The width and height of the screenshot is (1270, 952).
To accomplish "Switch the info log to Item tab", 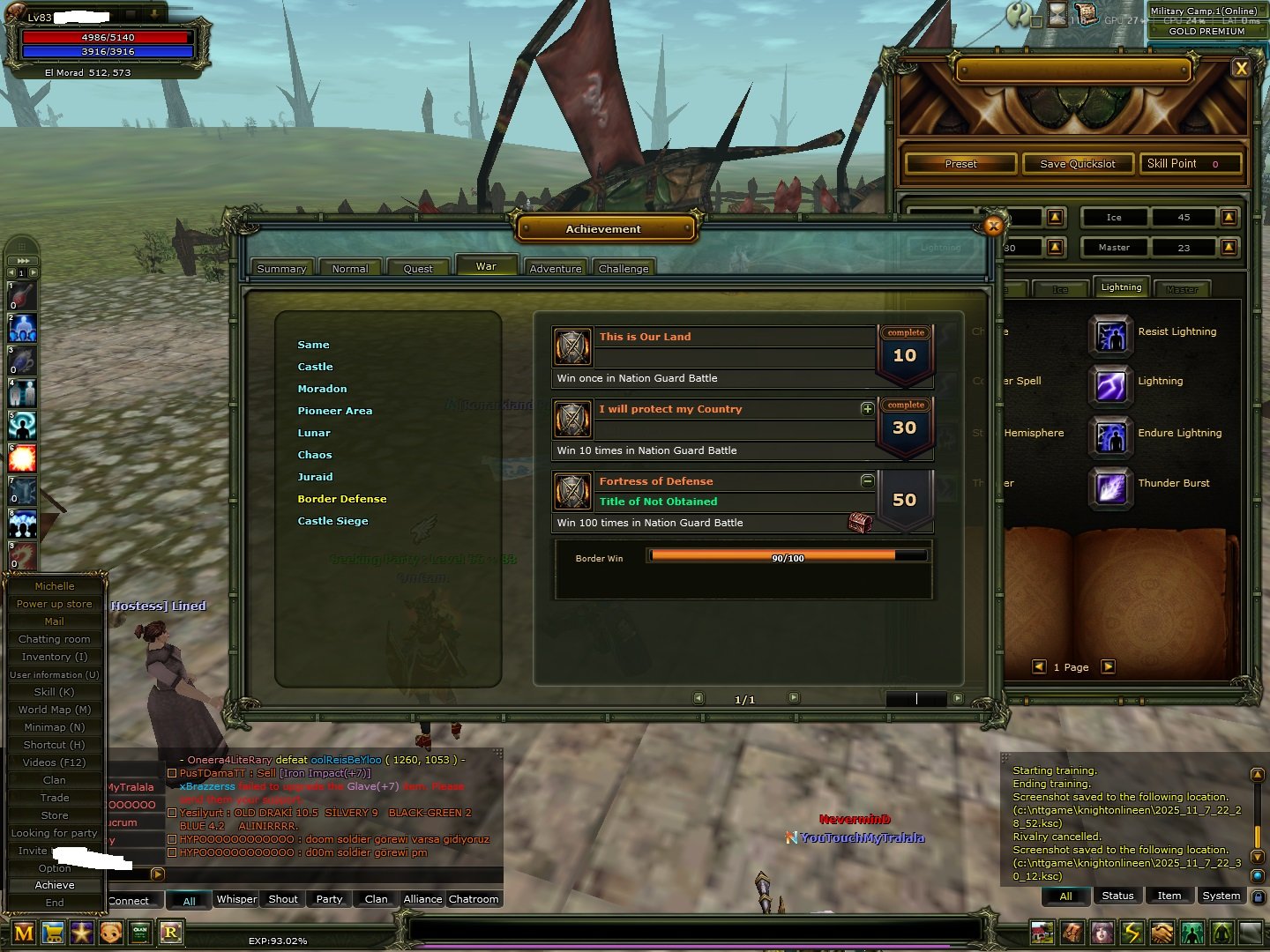I will click(x=1169, y=896).
